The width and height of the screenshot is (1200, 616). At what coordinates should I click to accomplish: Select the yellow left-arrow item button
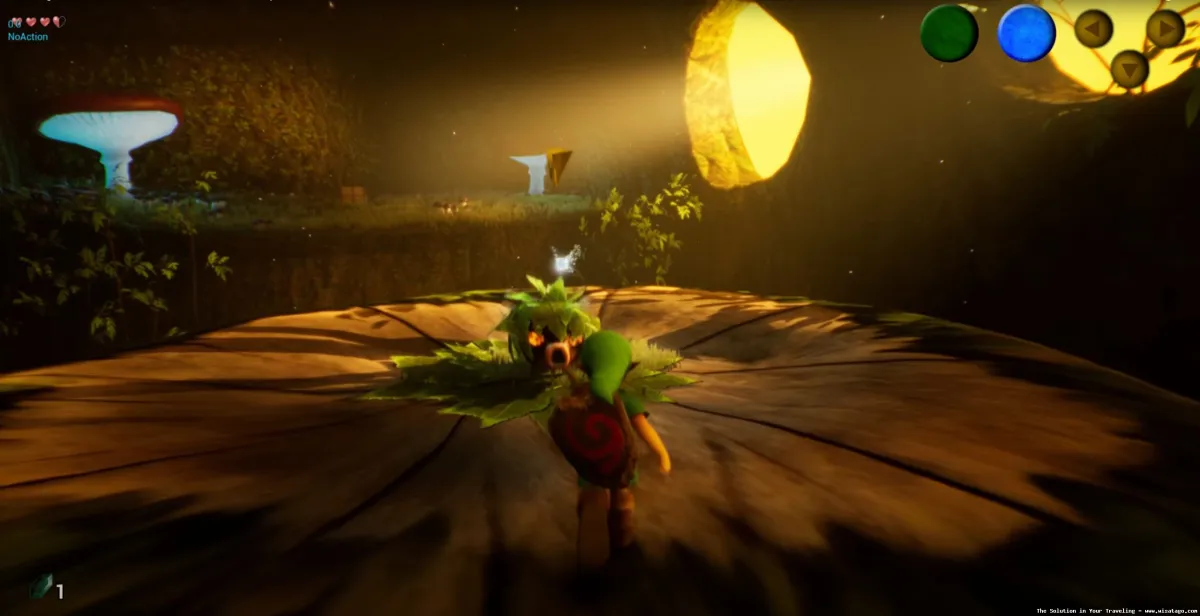tap(1093, 28)
